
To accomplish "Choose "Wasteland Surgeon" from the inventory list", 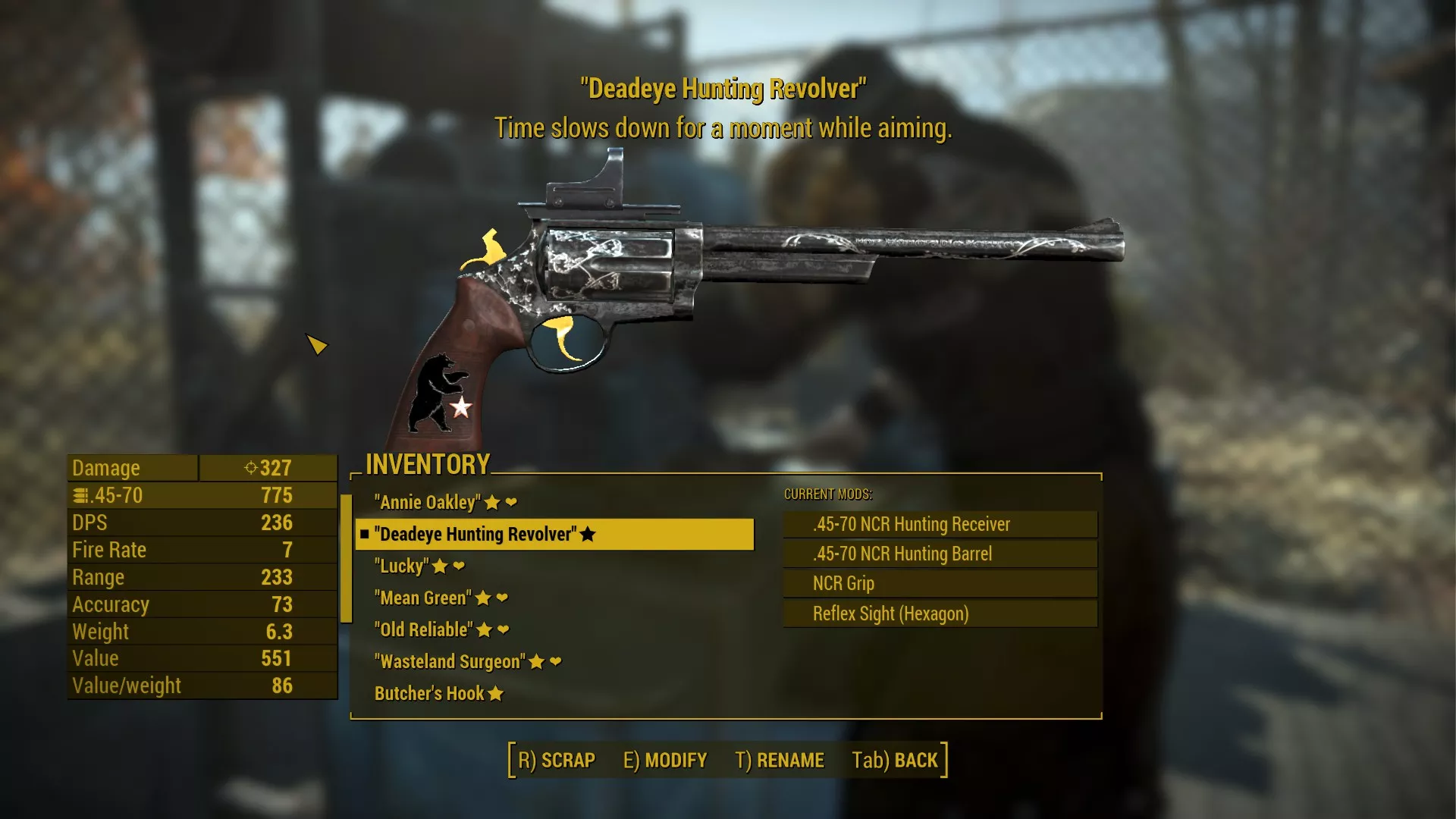I will click(x=450, y=662).
